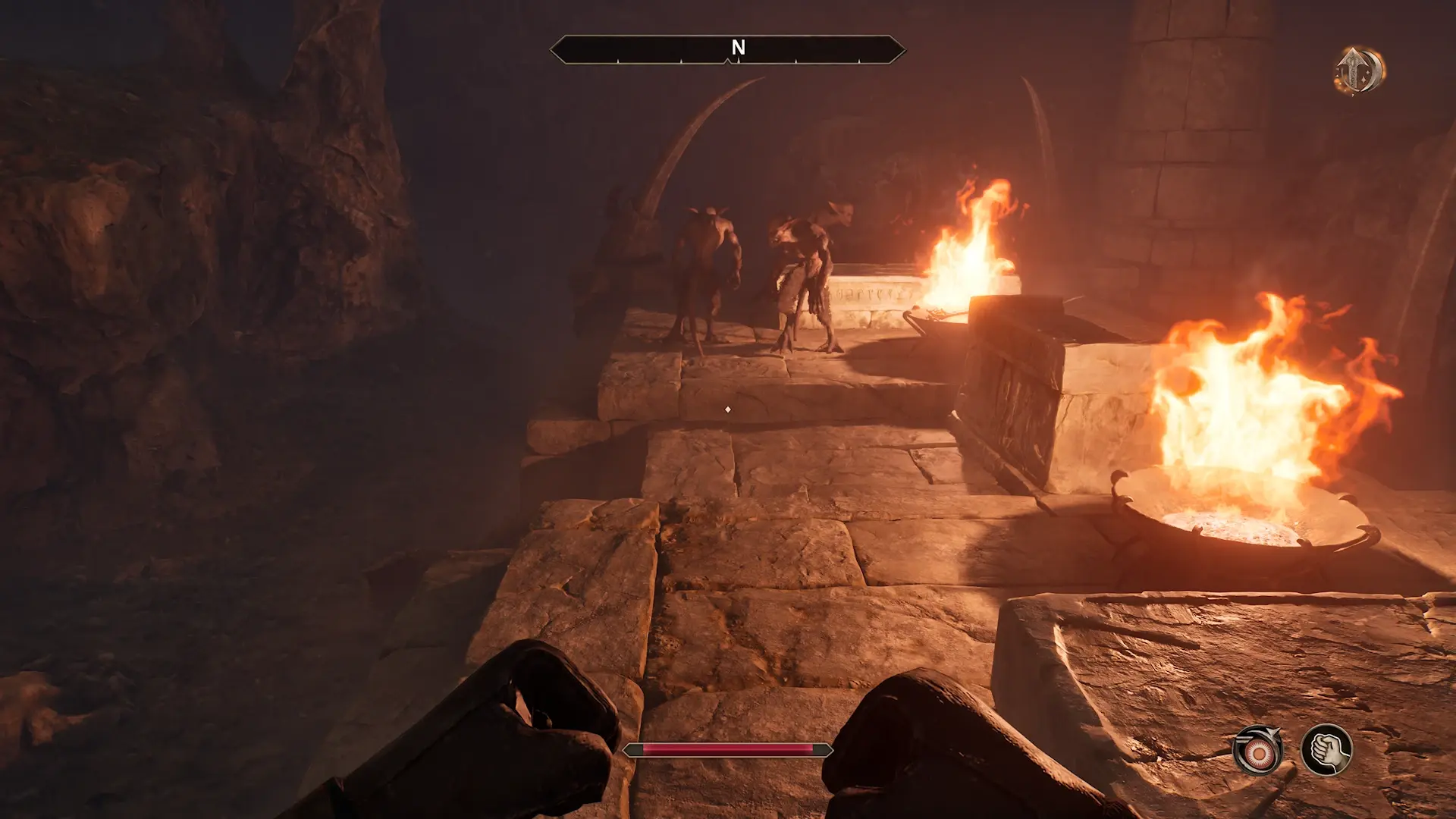The width and height of the screenshot is (1456, 819).
Task: Activate the sunburst spell icon
Action: click(x=1258, y=752)
